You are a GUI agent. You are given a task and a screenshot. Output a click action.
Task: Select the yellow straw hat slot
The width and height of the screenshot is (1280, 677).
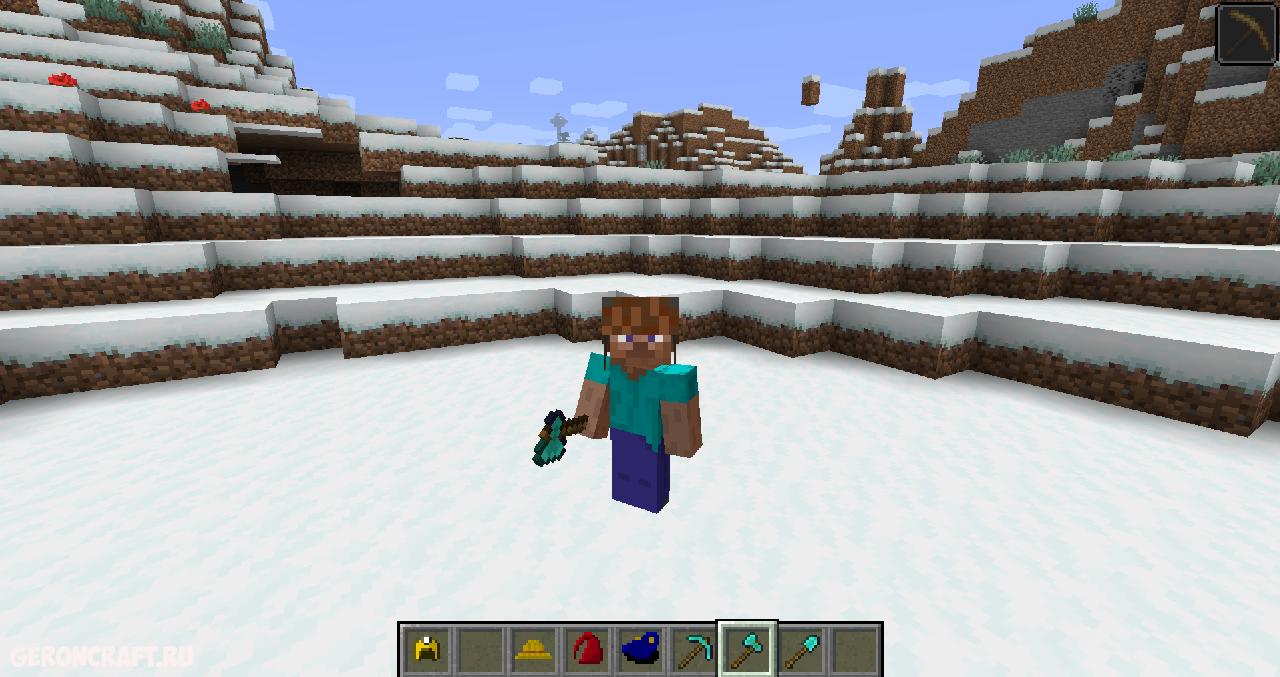(534, 650)
